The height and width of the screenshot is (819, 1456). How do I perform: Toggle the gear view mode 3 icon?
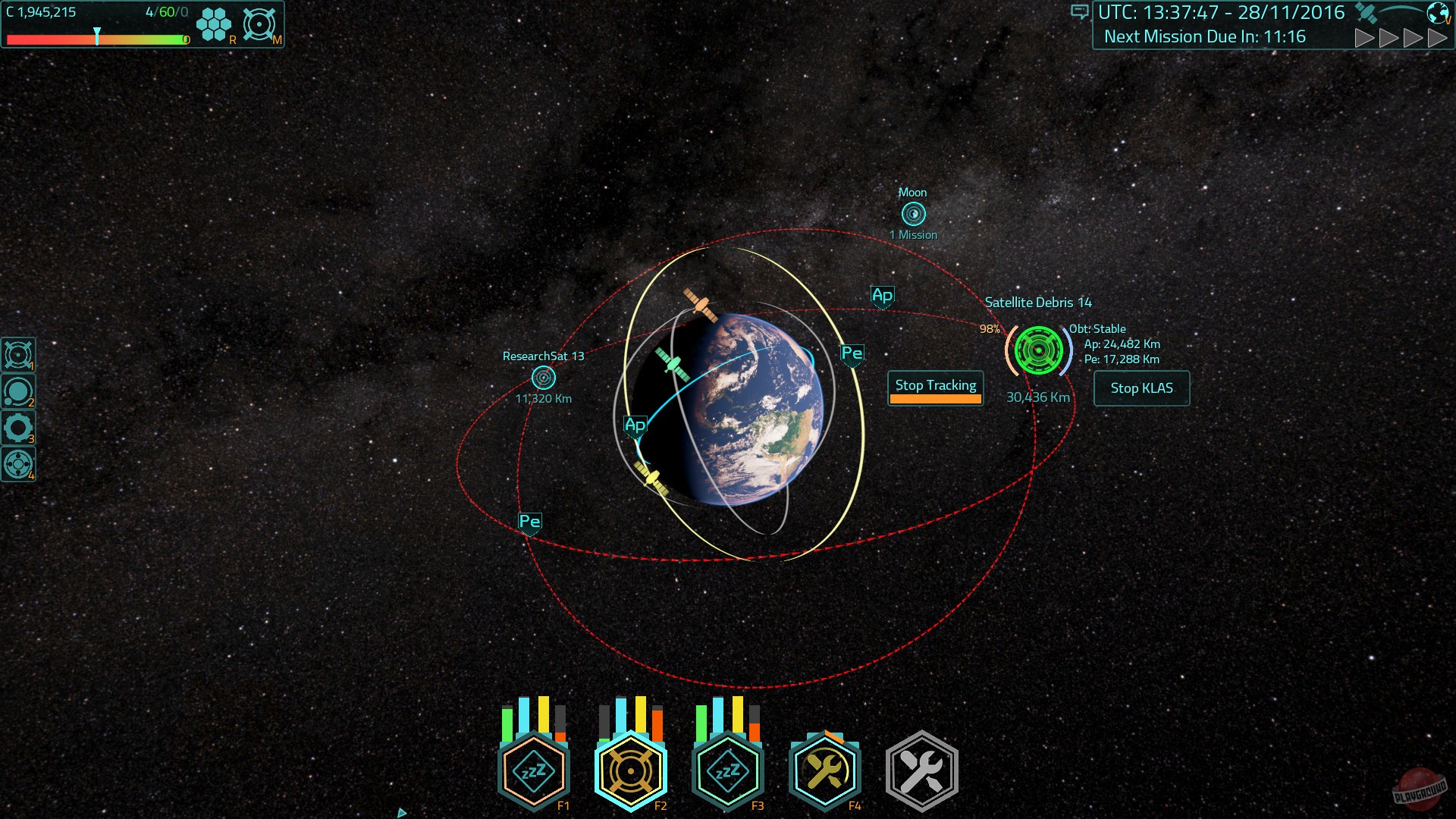(x=19, y=425)
